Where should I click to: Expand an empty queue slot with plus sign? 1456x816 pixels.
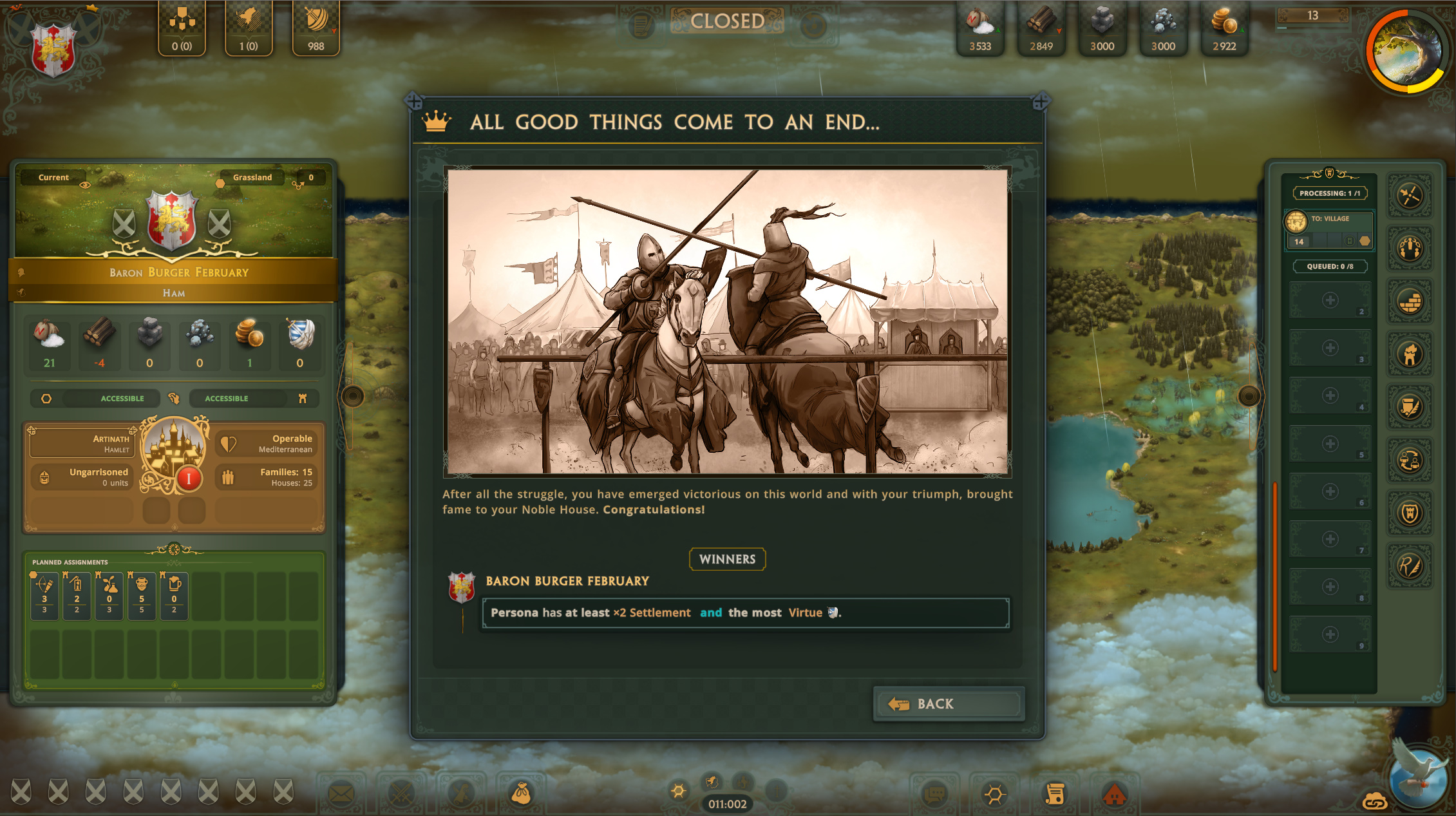tap(1329, 299)
